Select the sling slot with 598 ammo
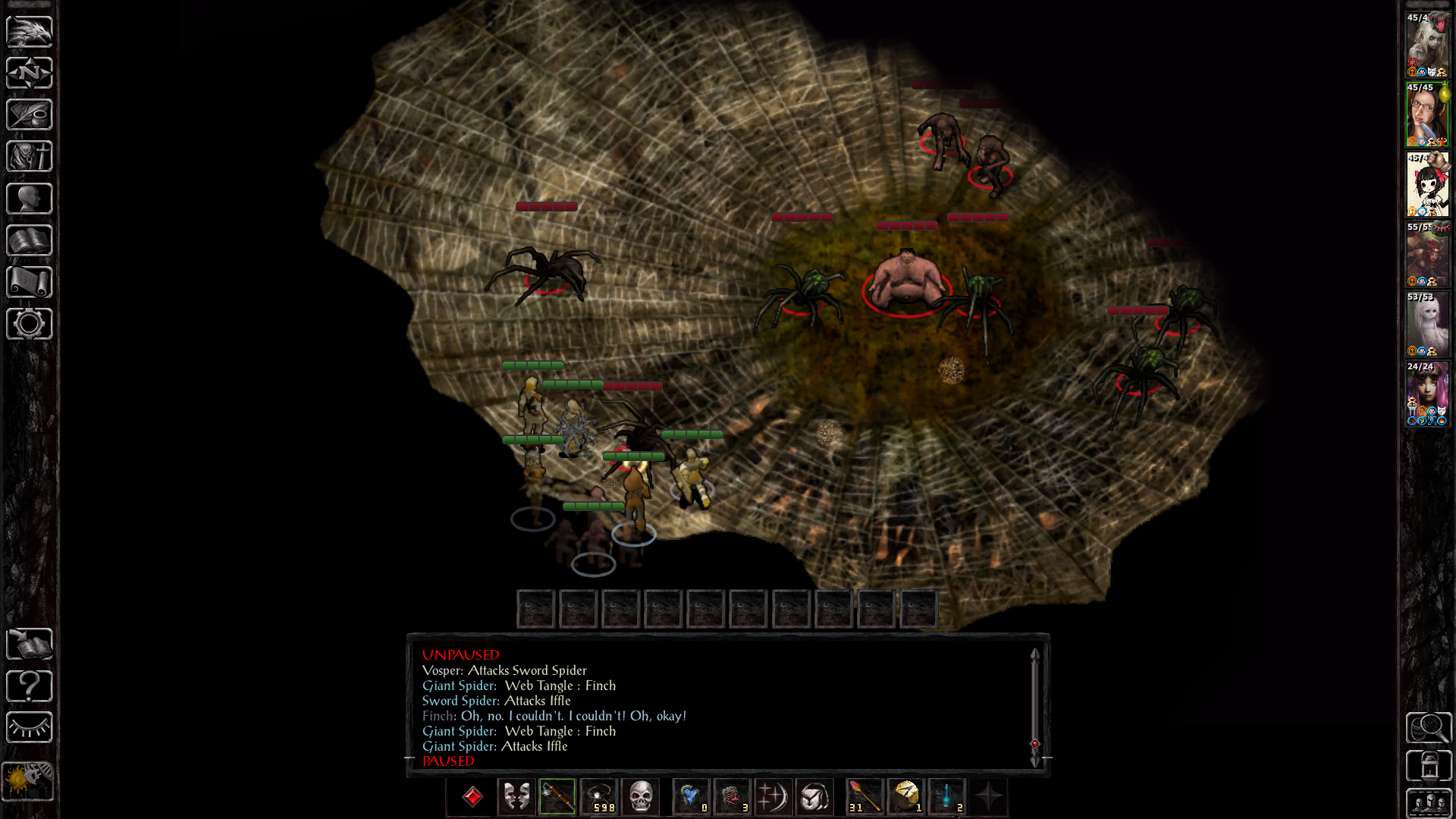 point(600,797)
